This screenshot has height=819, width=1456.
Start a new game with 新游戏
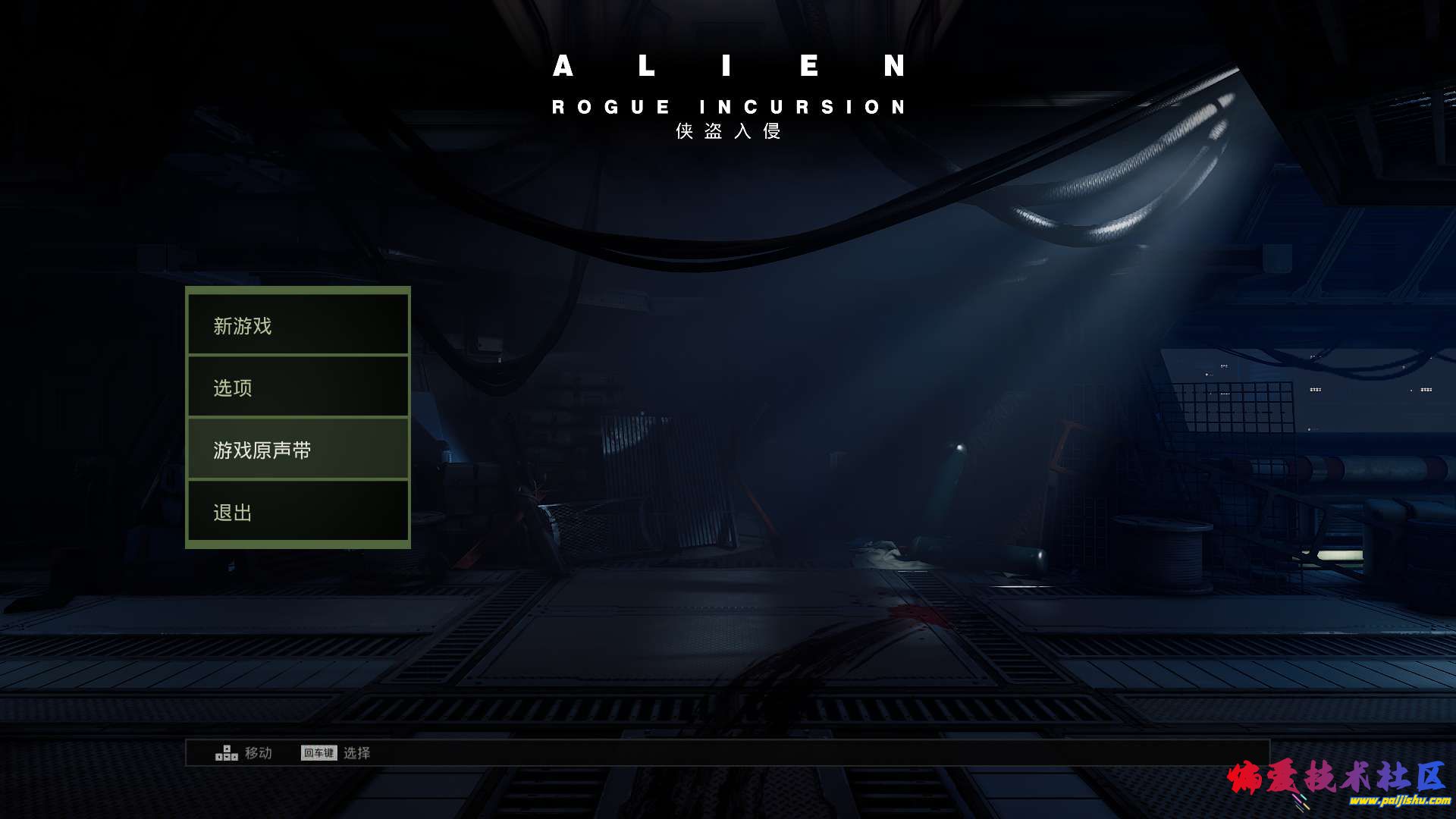[298, 325]
